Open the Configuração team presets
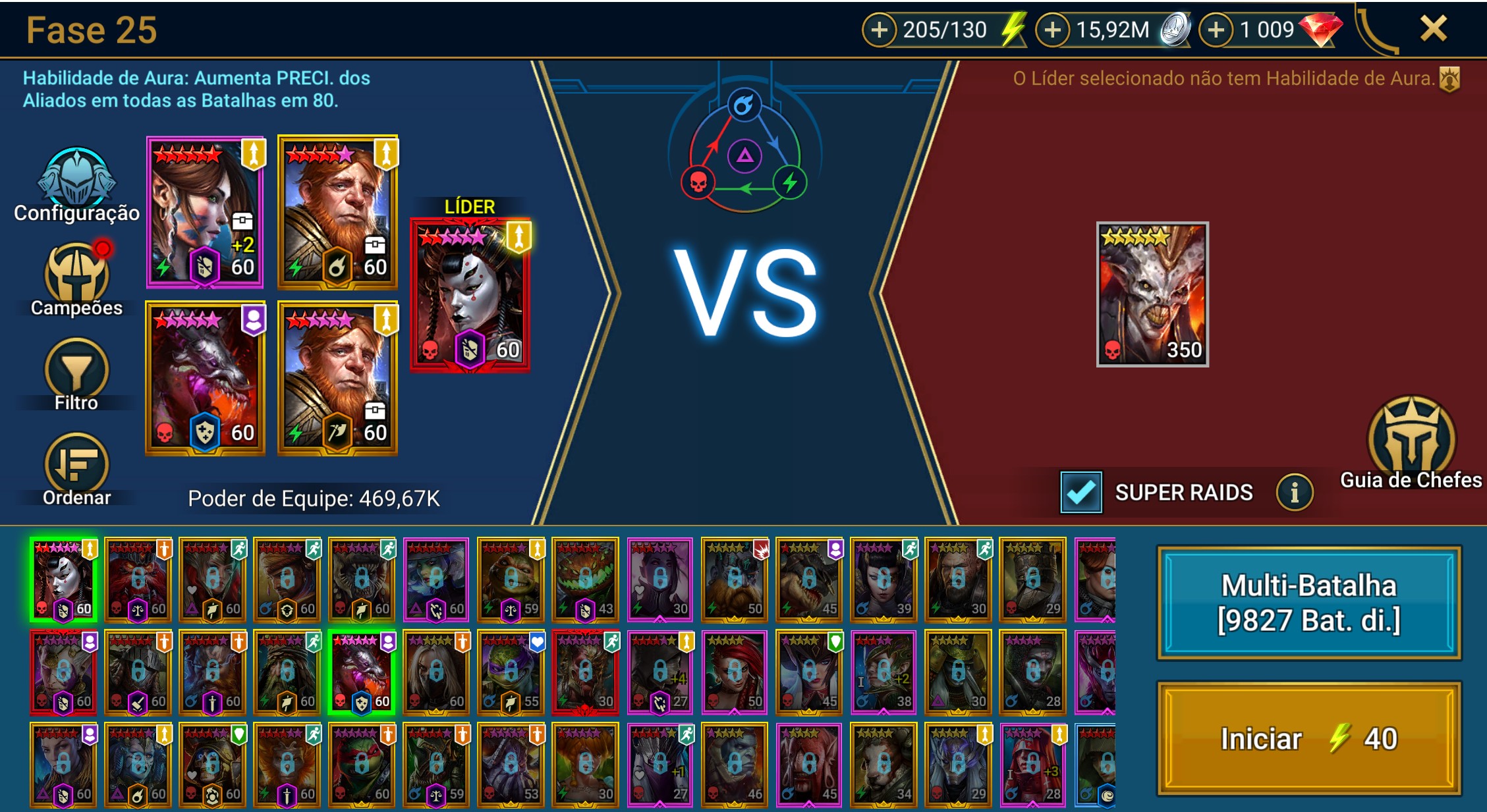This screenshot has width=1487, height=812. pyautogui.click(x=76, y=184)
